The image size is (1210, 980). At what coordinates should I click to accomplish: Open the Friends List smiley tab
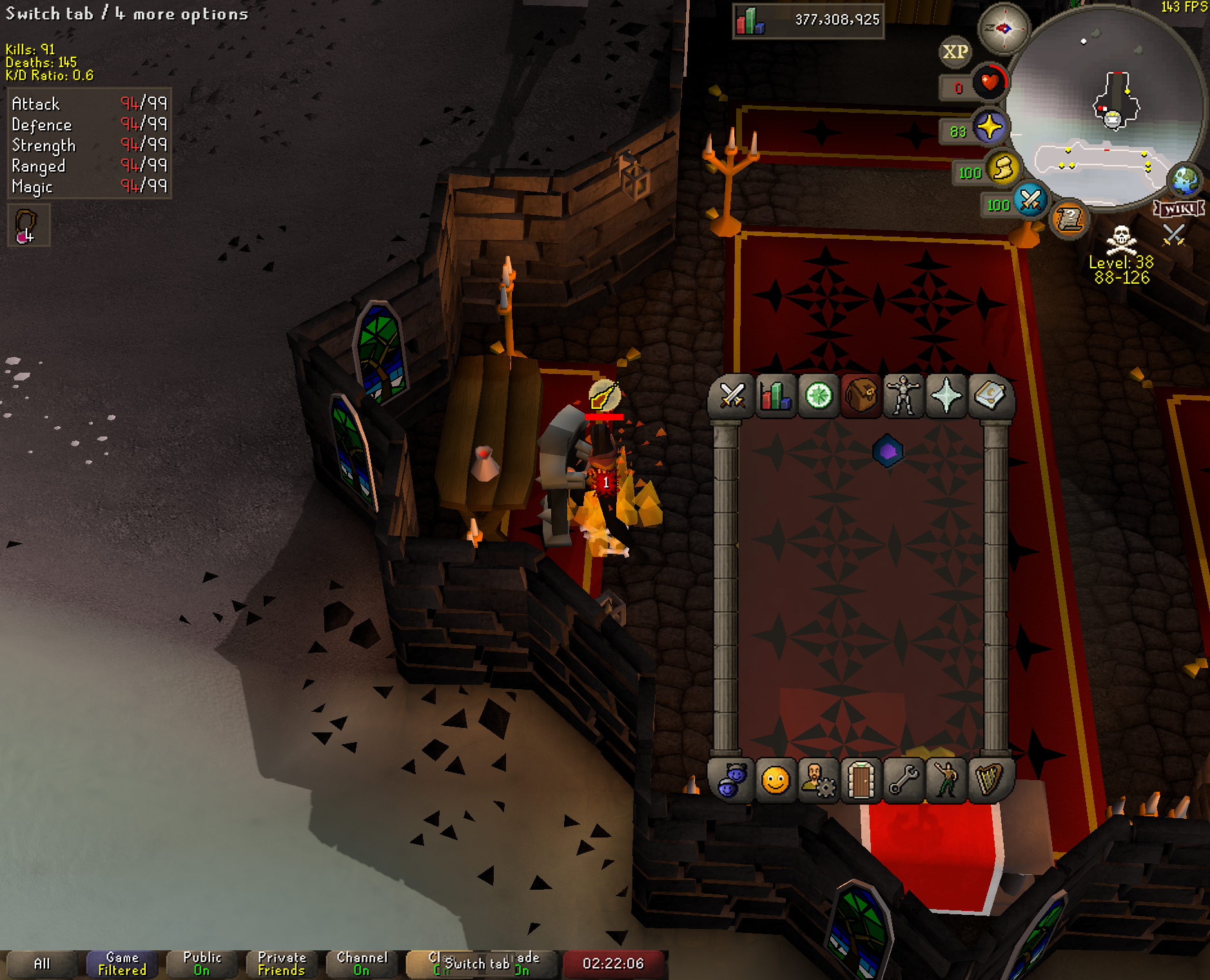[775, 781]
